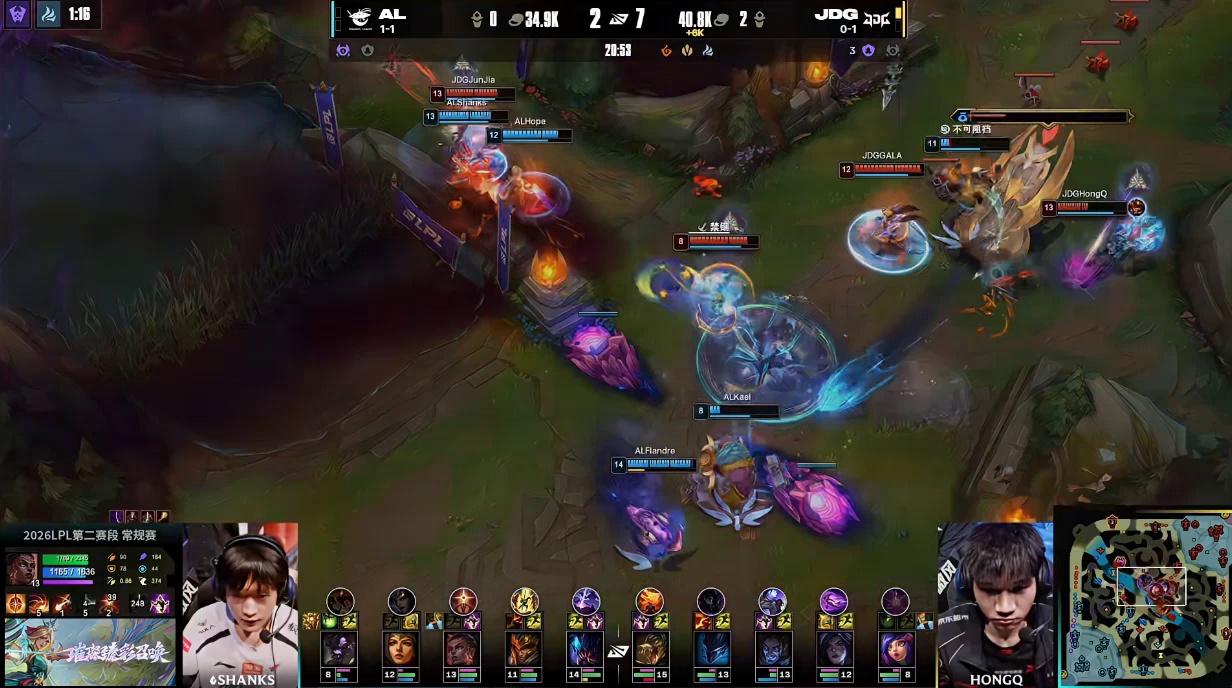Click the JDG team logo on the scoreboard
Image resolution: width=1232 pixels, height=688 pixels.
(x=878, y=17)
